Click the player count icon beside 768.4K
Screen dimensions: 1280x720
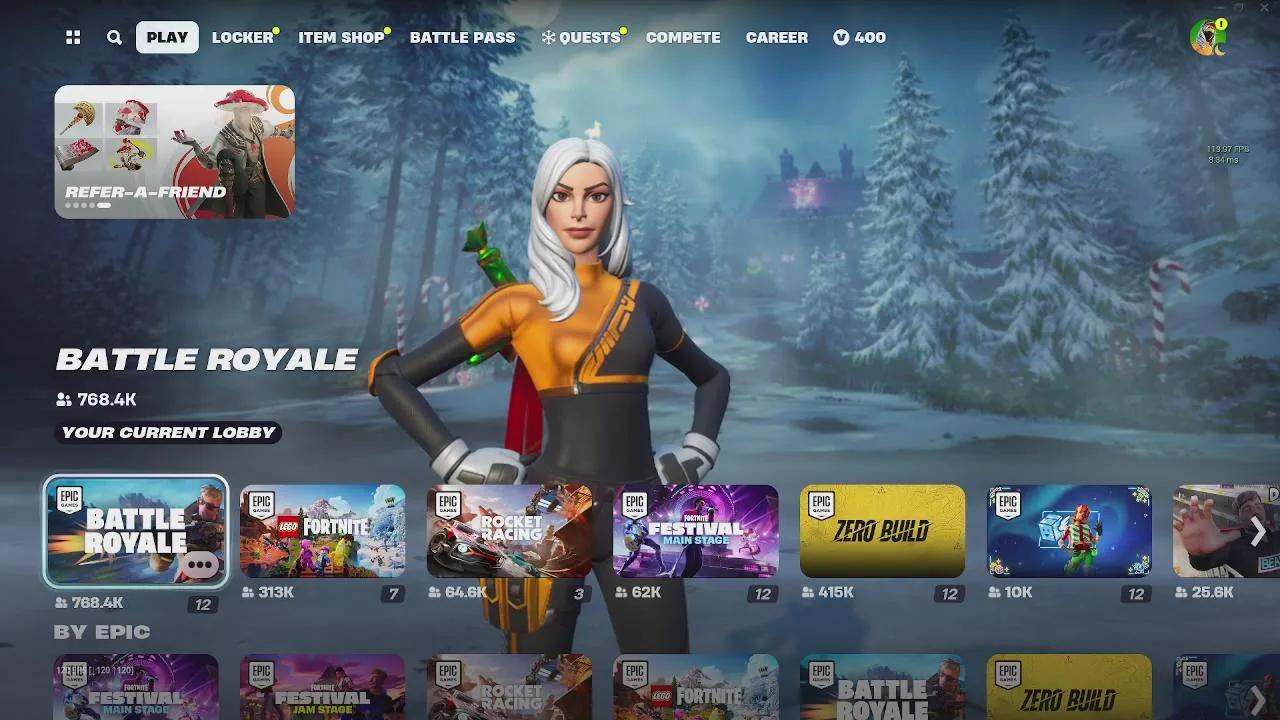[x=62, y=399]
